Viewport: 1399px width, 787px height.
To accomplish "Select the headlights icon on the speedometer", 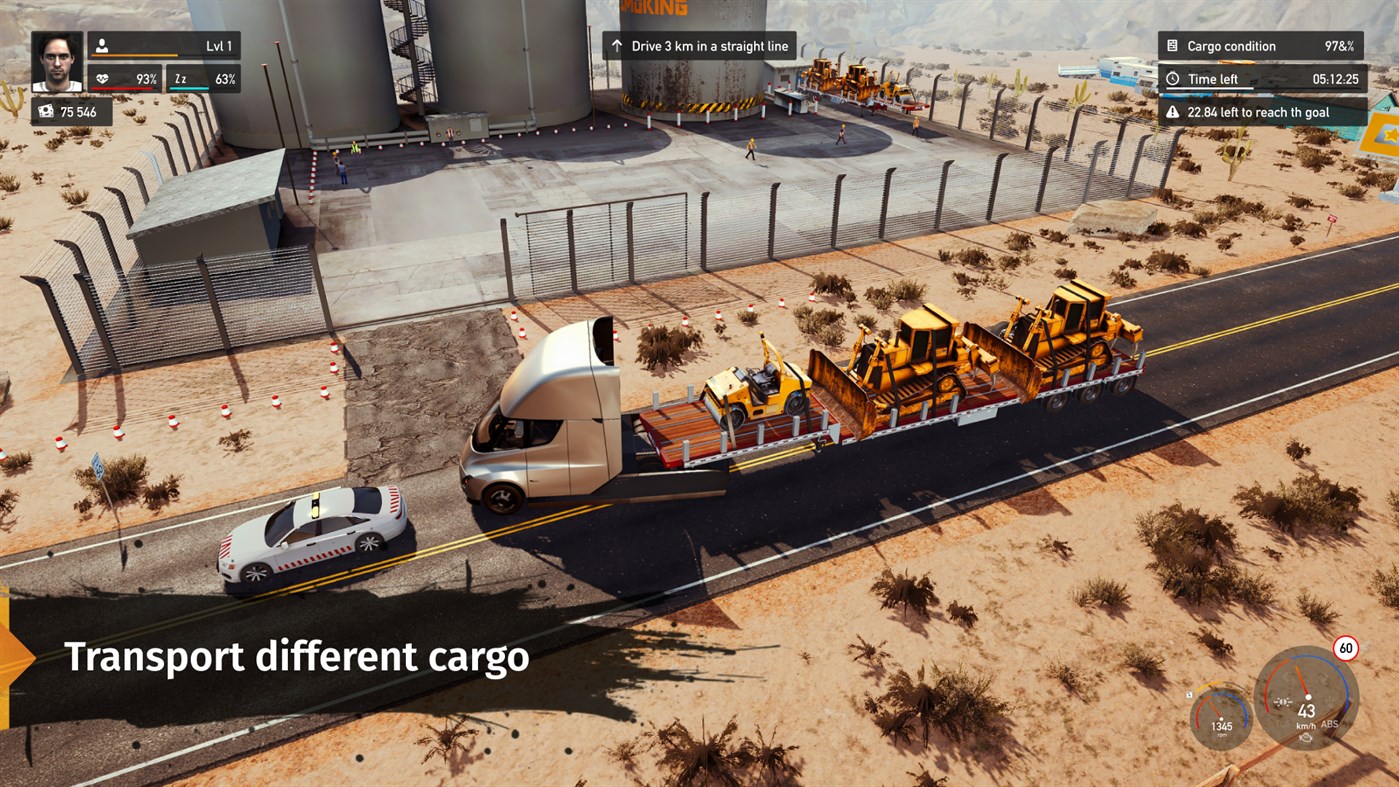I will click(x=1283, y=702).
